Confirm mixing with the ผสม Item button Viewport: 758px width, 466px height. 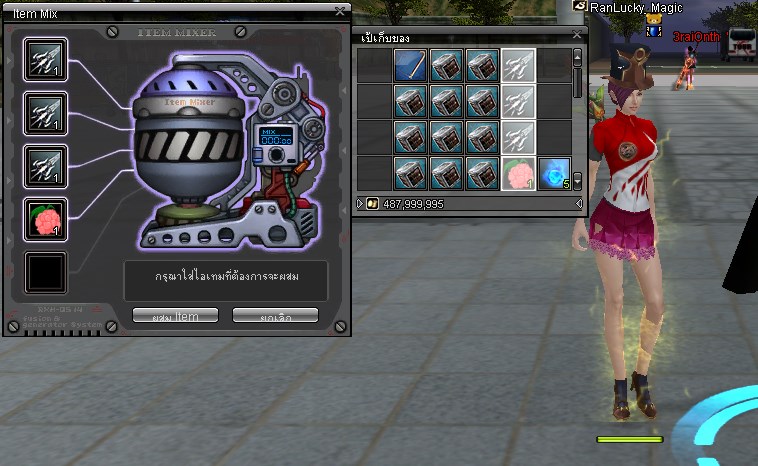(x=175, y=316)
